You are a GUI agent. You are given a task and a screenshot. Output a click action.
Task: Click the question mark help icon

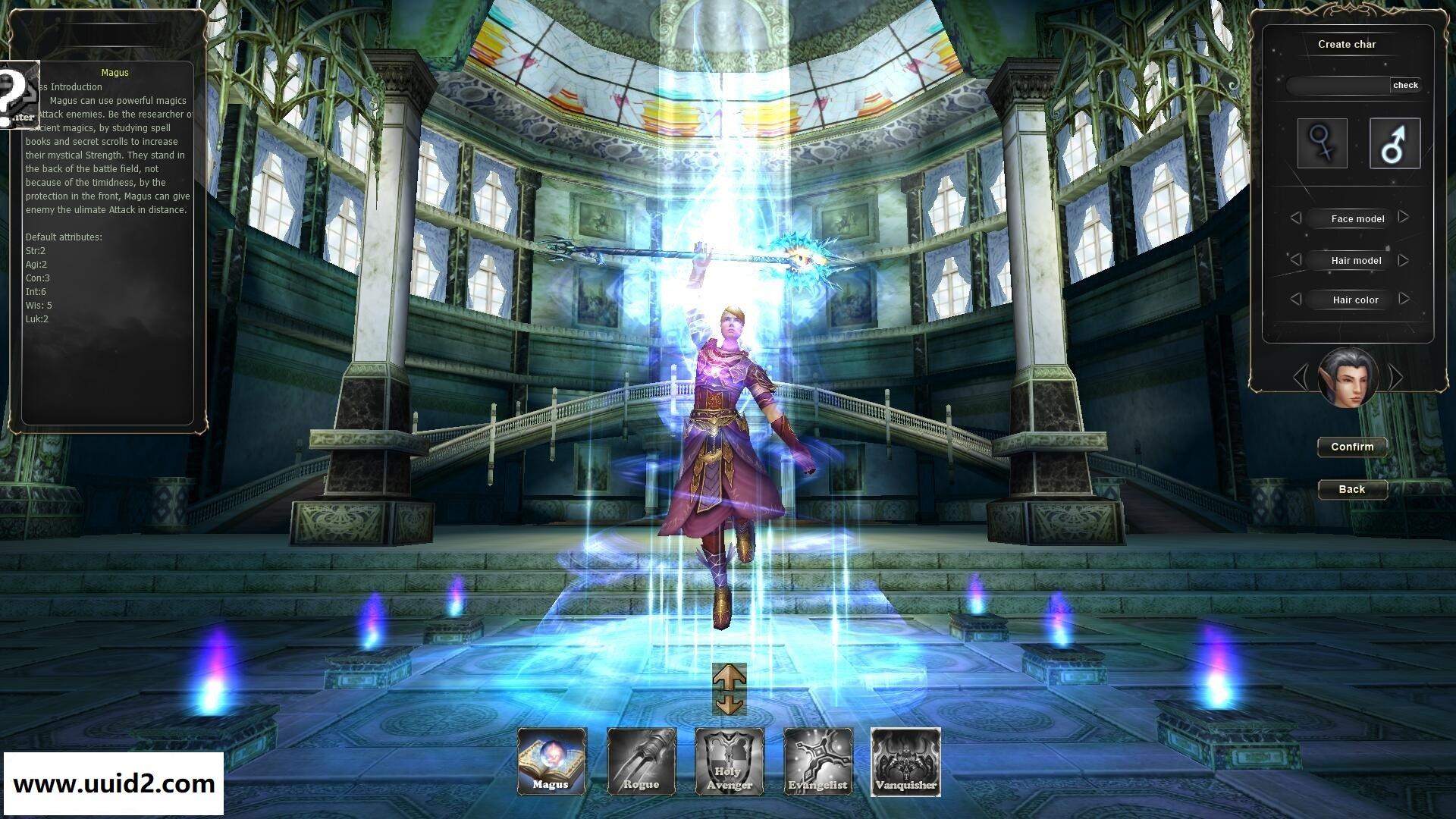[x=15, y=95]
